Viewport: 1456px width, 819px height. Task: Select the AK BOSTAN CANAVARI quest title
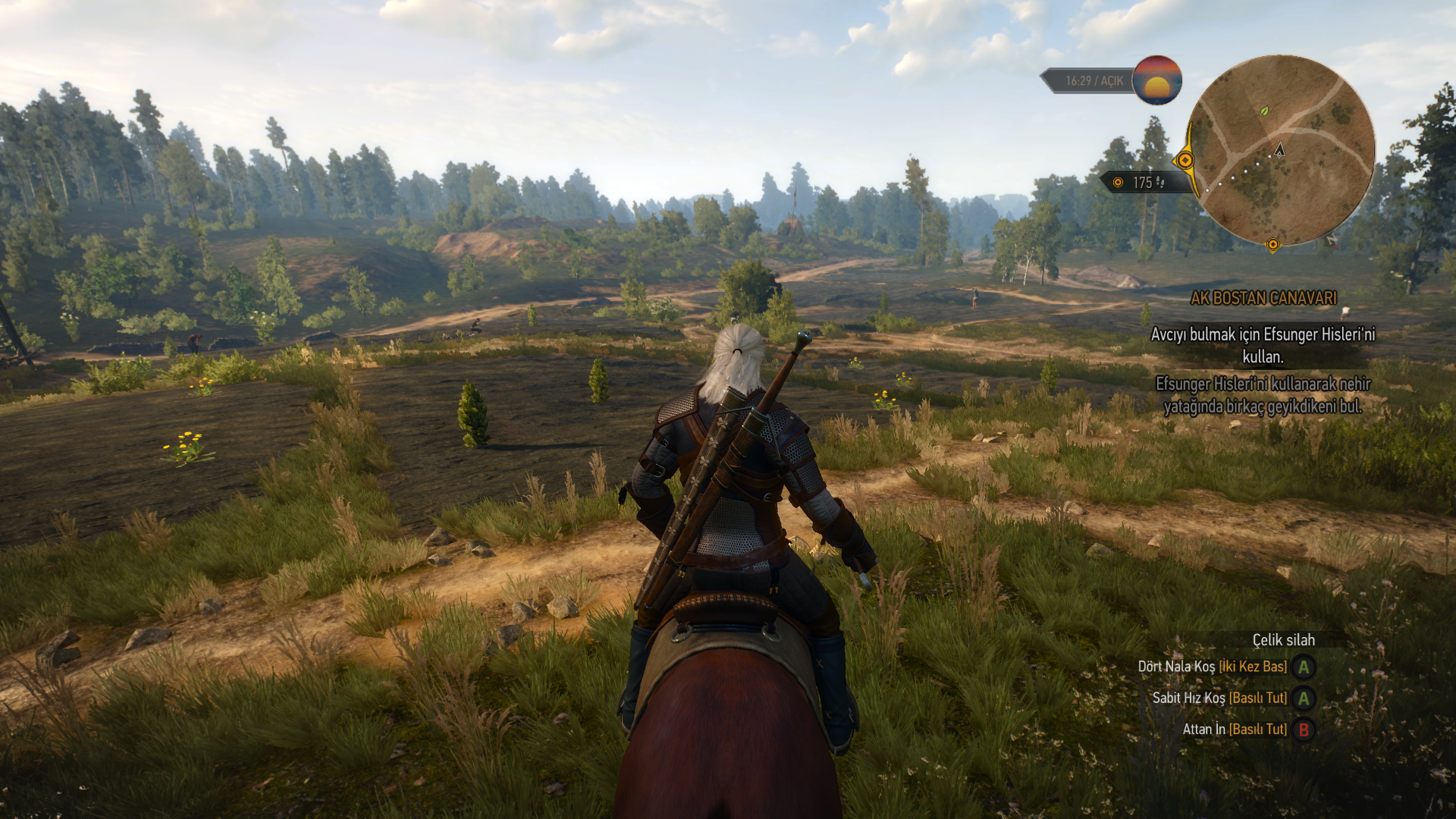tap(1263, 299)
